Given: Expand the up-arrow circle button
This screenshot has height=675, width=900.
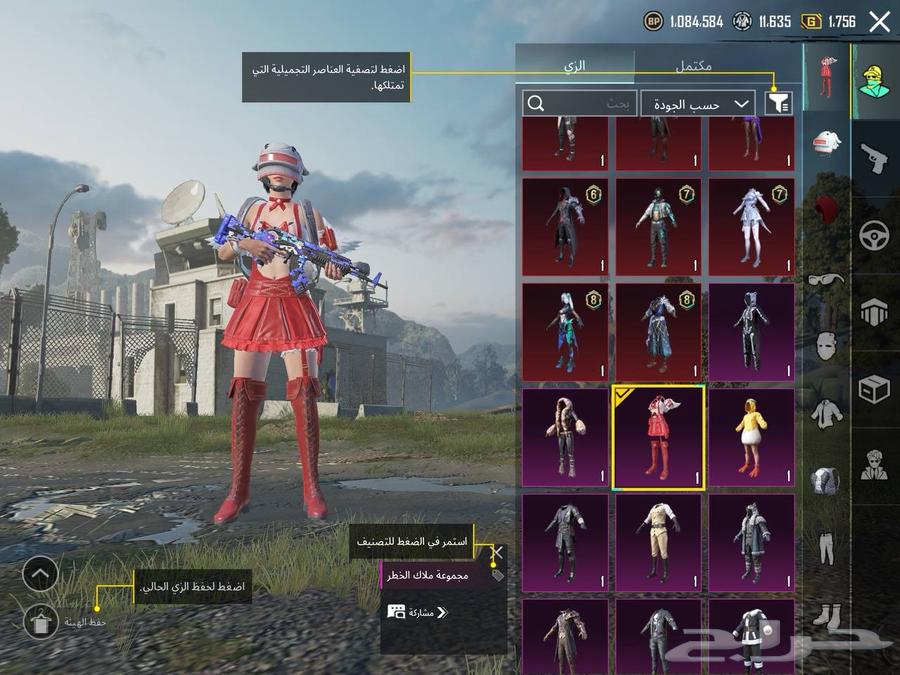Looking at the screenshot, I should coord(41,574).
